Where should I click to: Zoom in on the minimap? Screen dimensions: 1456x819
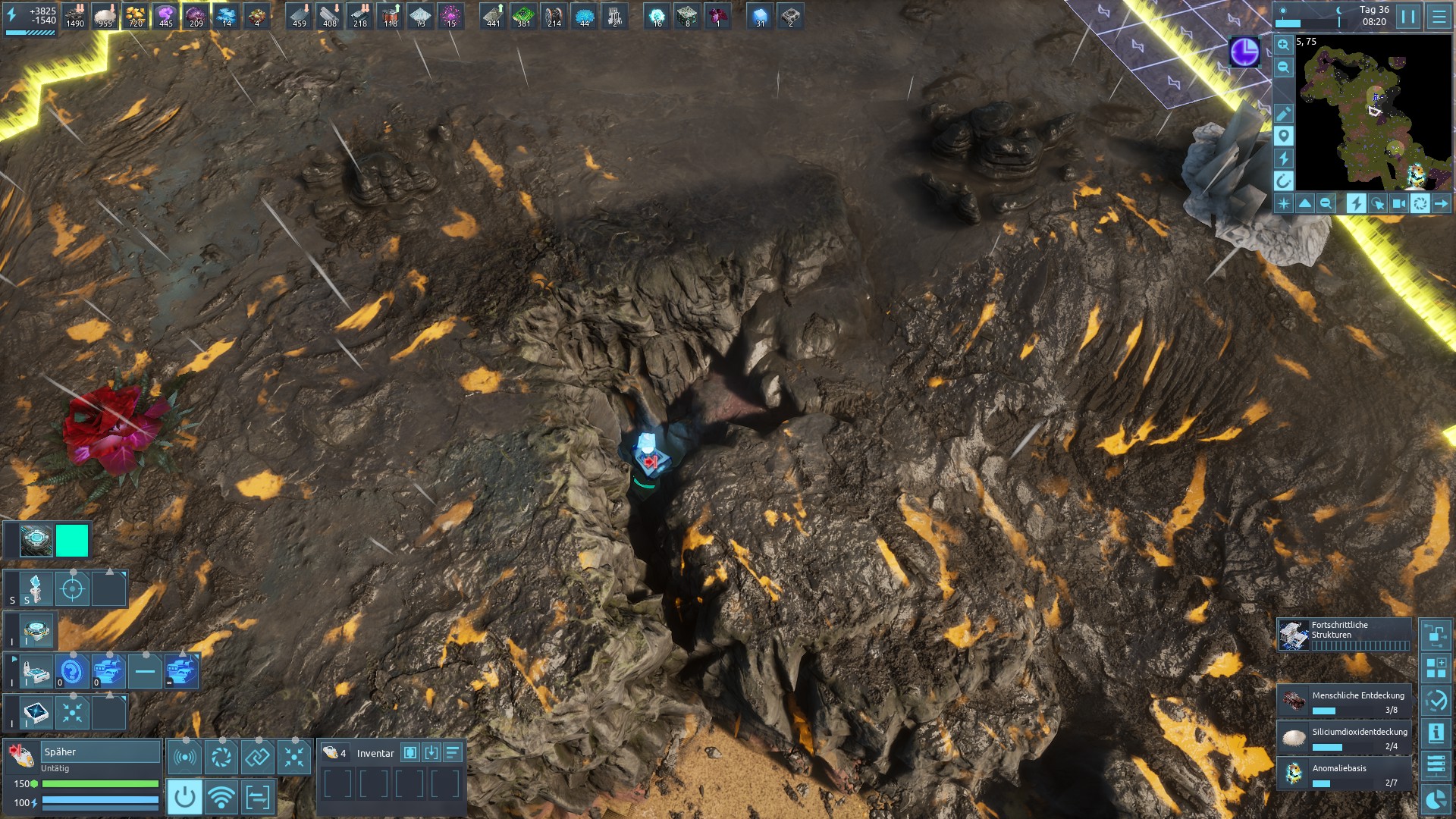(1283, 45)
